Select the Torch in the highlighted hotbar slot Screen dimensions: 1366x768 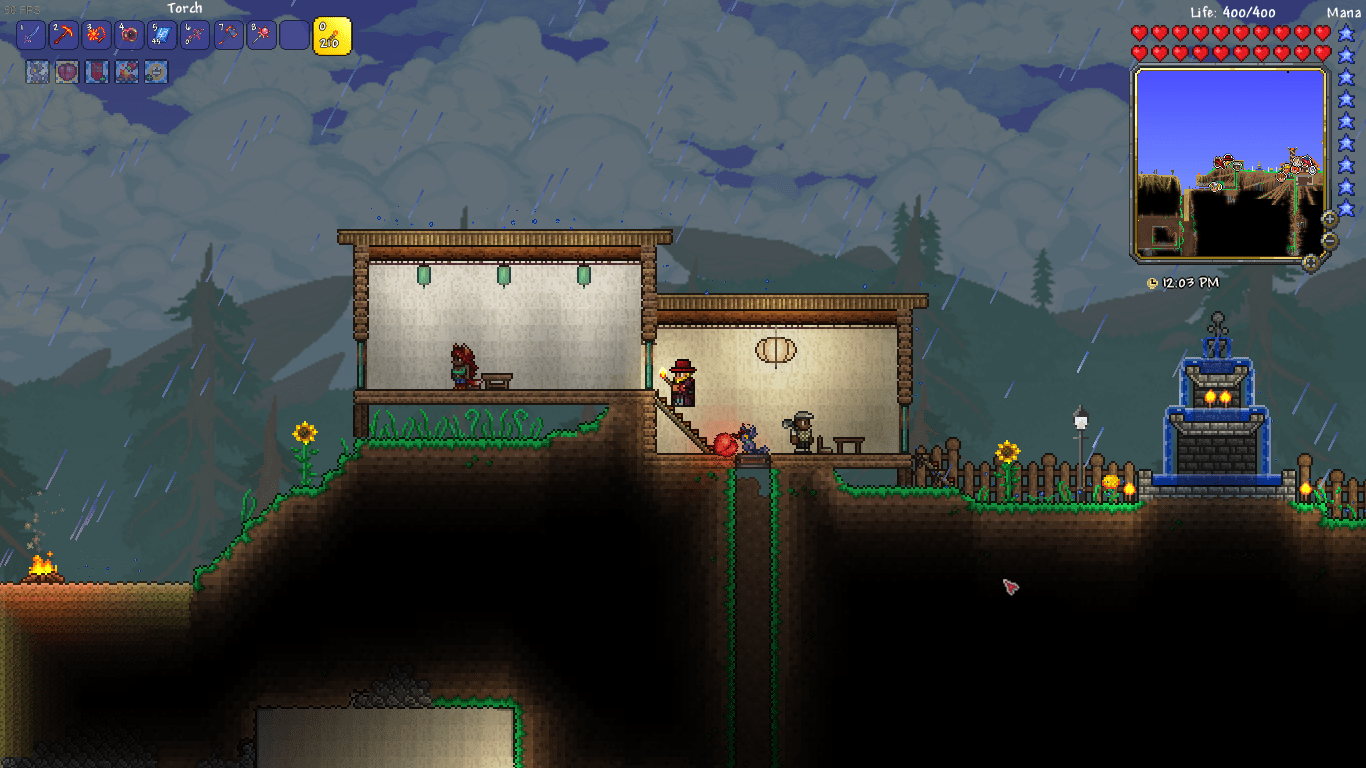tap(331, 35)
